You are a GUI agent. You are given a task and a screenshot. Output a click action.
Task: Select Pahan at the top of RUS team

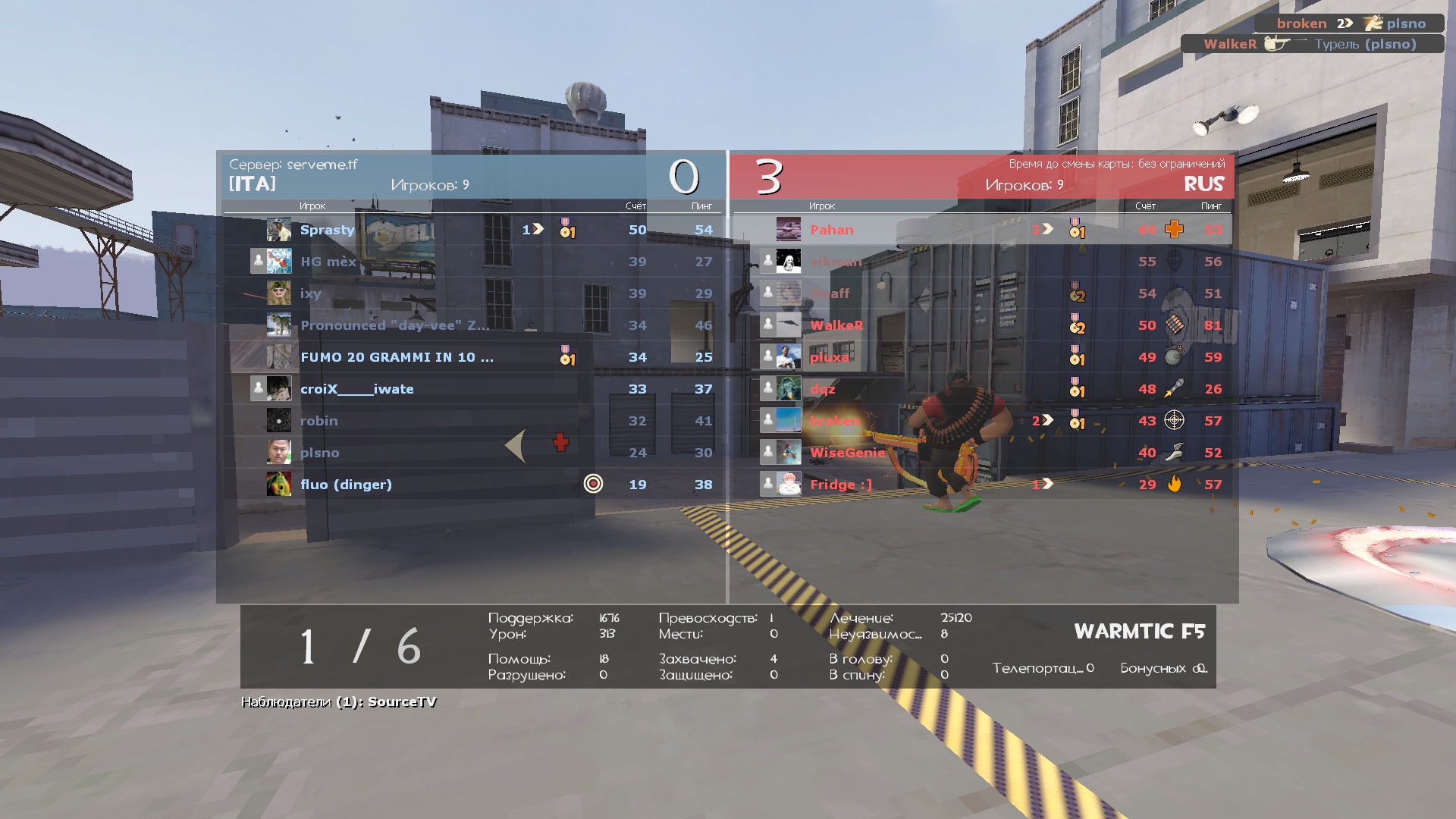(831, 230)
